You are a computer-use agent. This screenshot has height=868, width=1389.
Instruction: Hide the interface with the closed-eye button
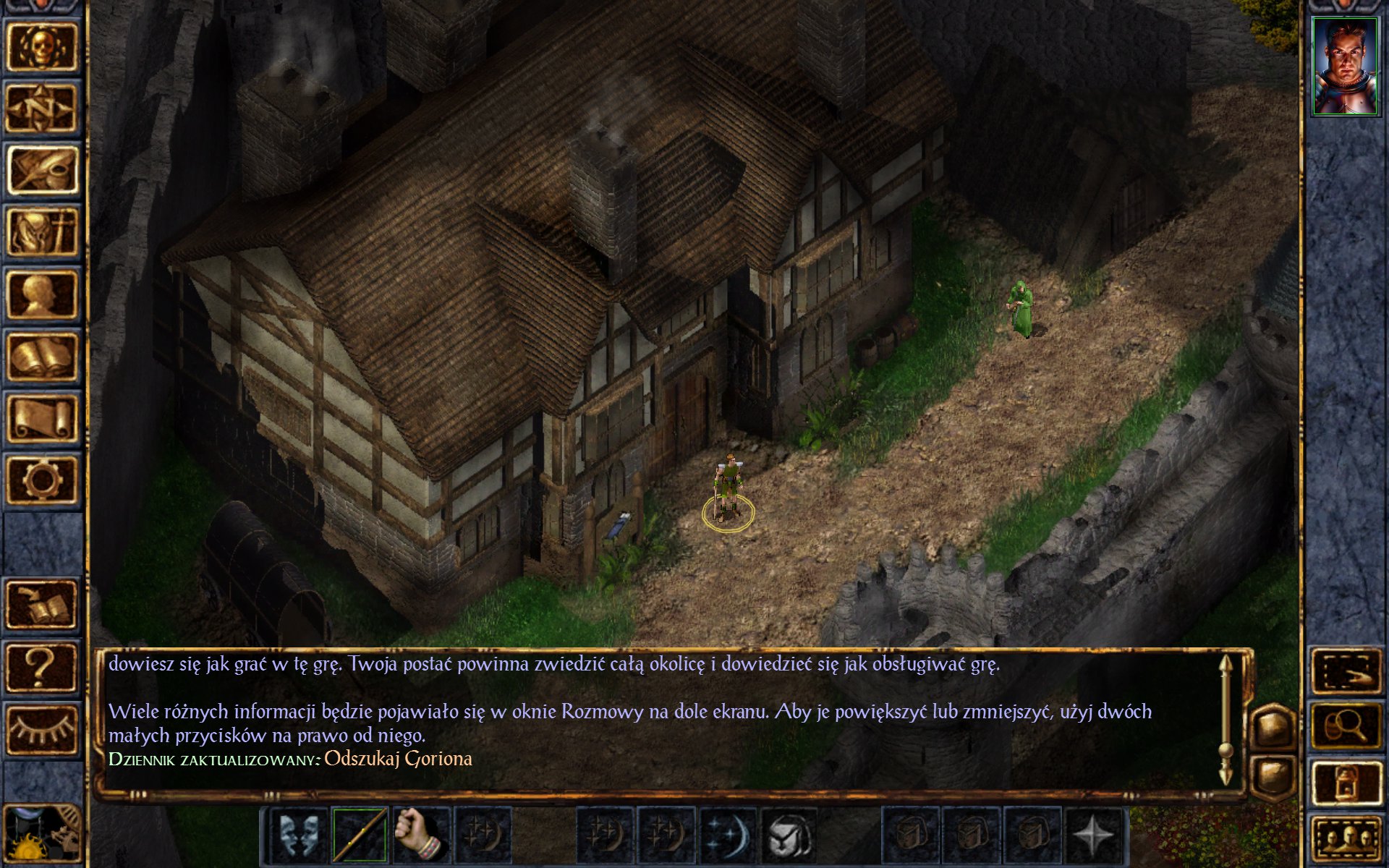tap(42, 729)
